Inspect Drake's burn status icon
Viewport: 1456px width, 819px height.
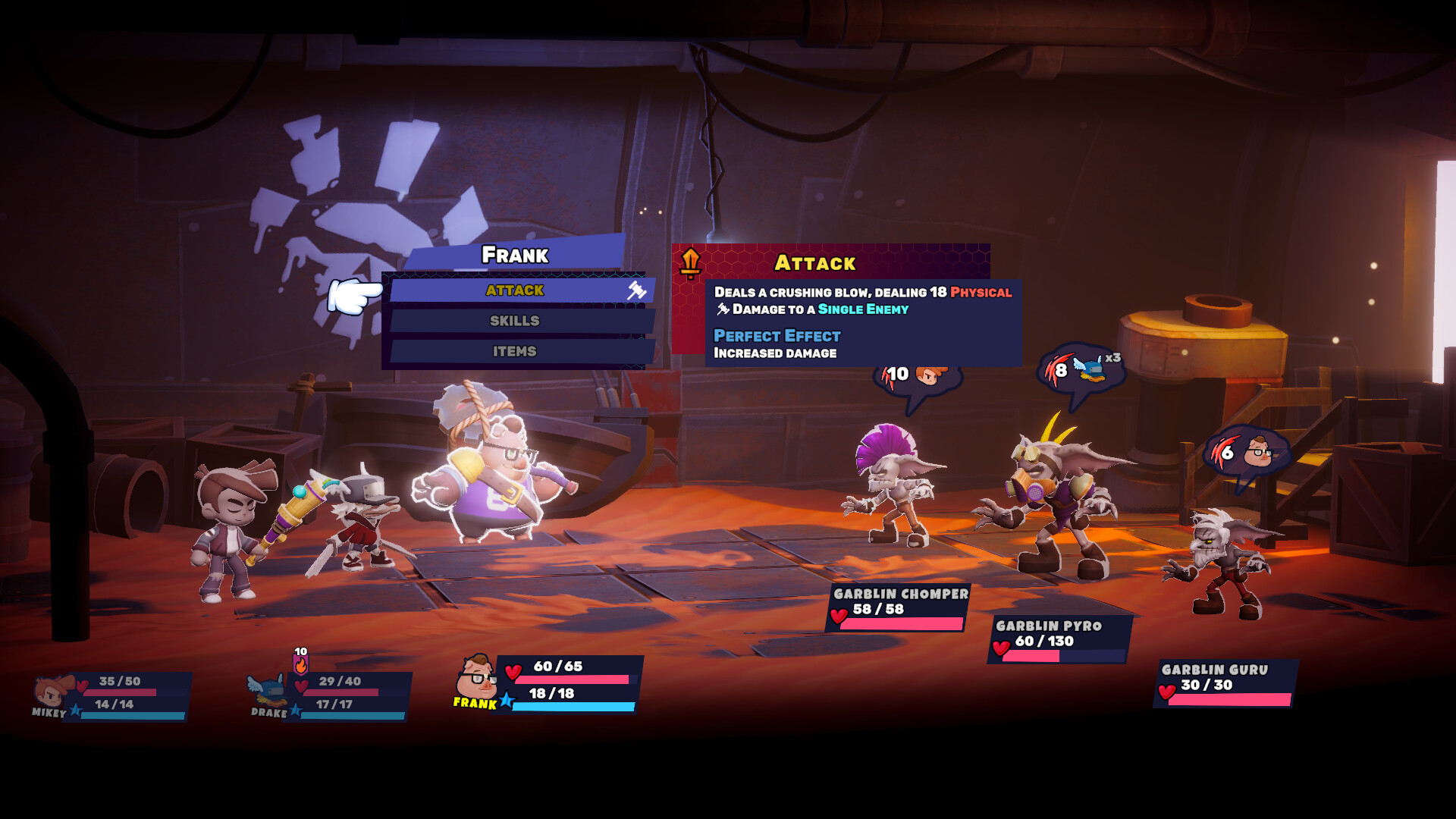pyautogui.click(x=301, y=662)
